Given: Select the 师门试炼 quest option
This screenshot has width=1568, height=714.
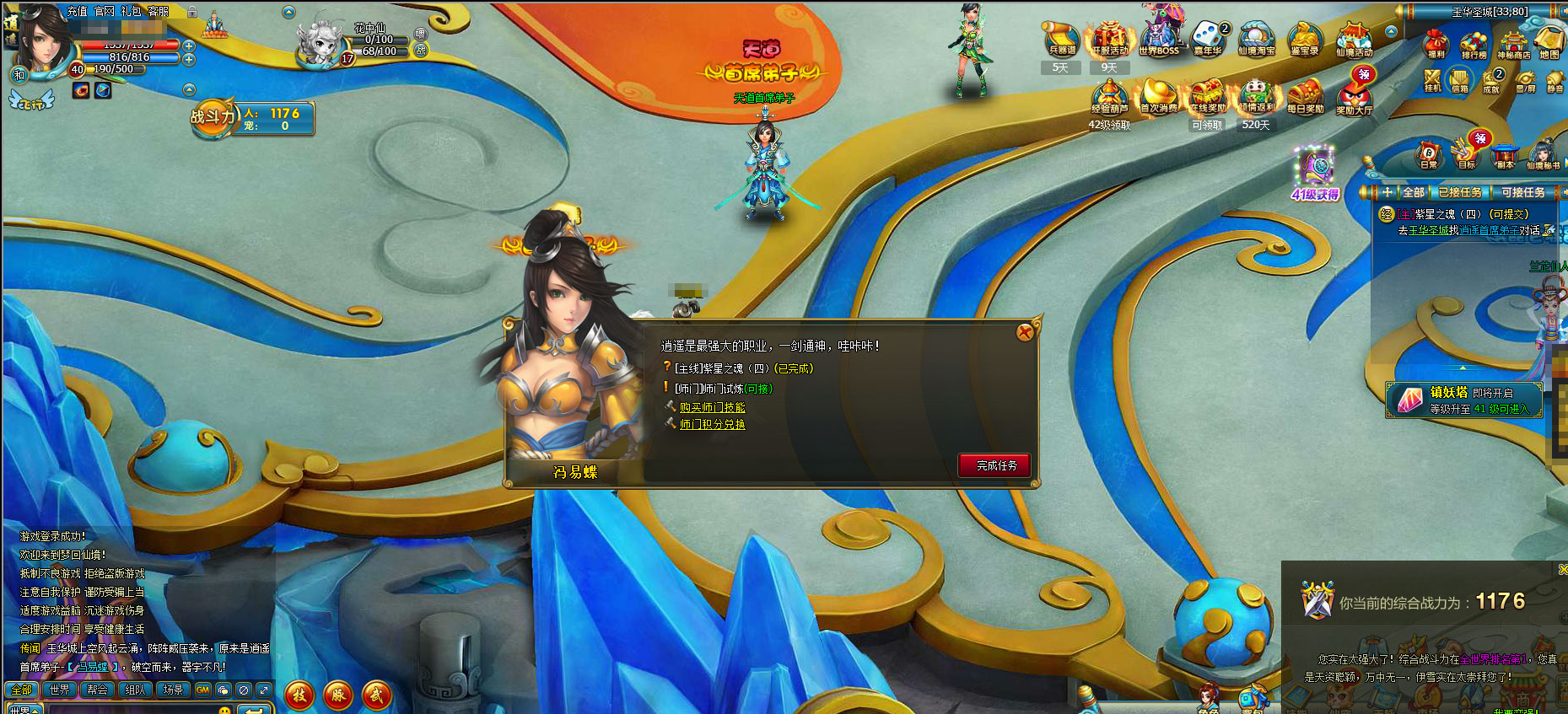Looking at the screenshot, I should tap(723, 389).
